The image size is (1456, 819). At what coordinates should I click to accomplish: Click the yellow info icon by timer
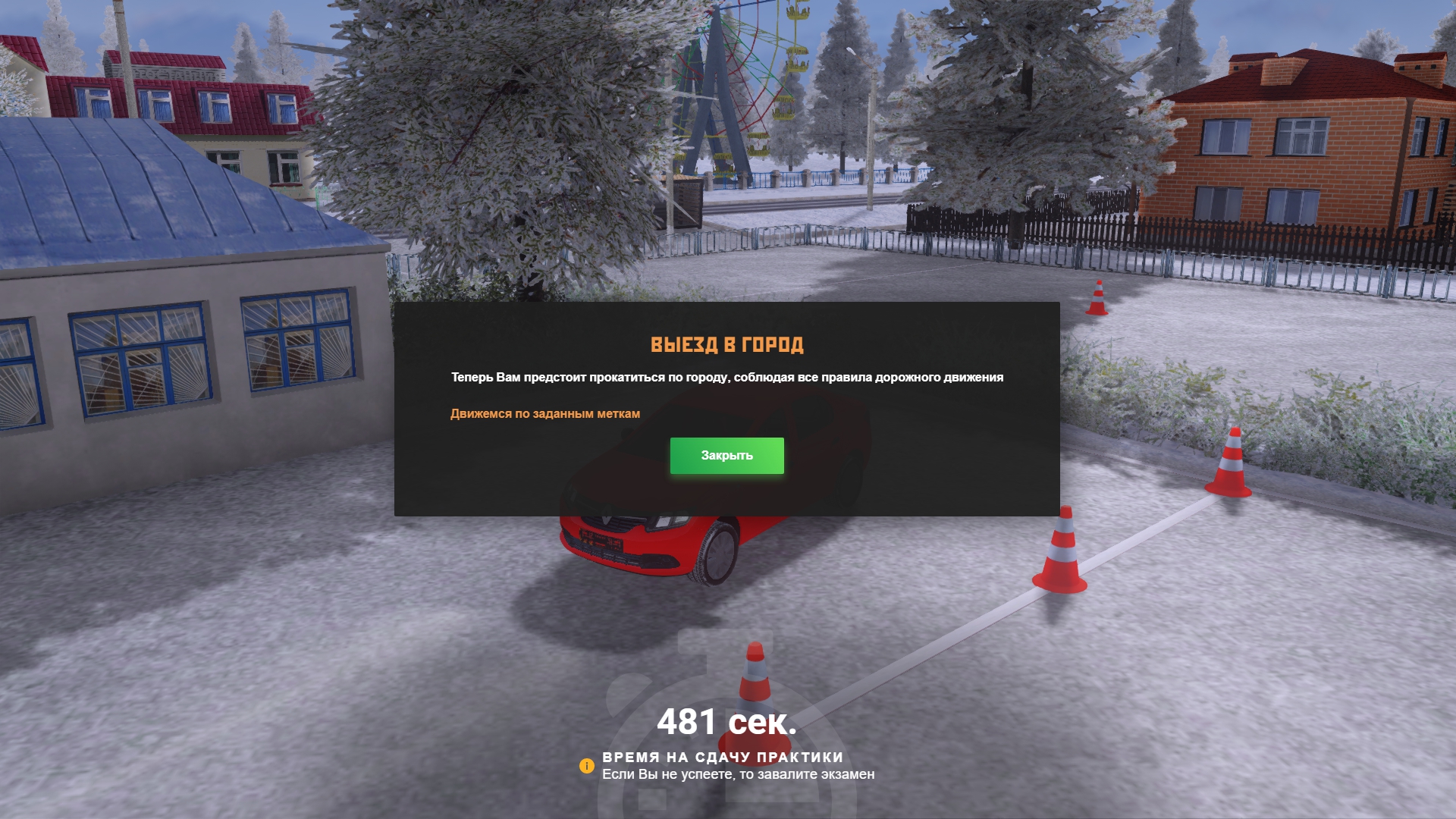(586, 766)
